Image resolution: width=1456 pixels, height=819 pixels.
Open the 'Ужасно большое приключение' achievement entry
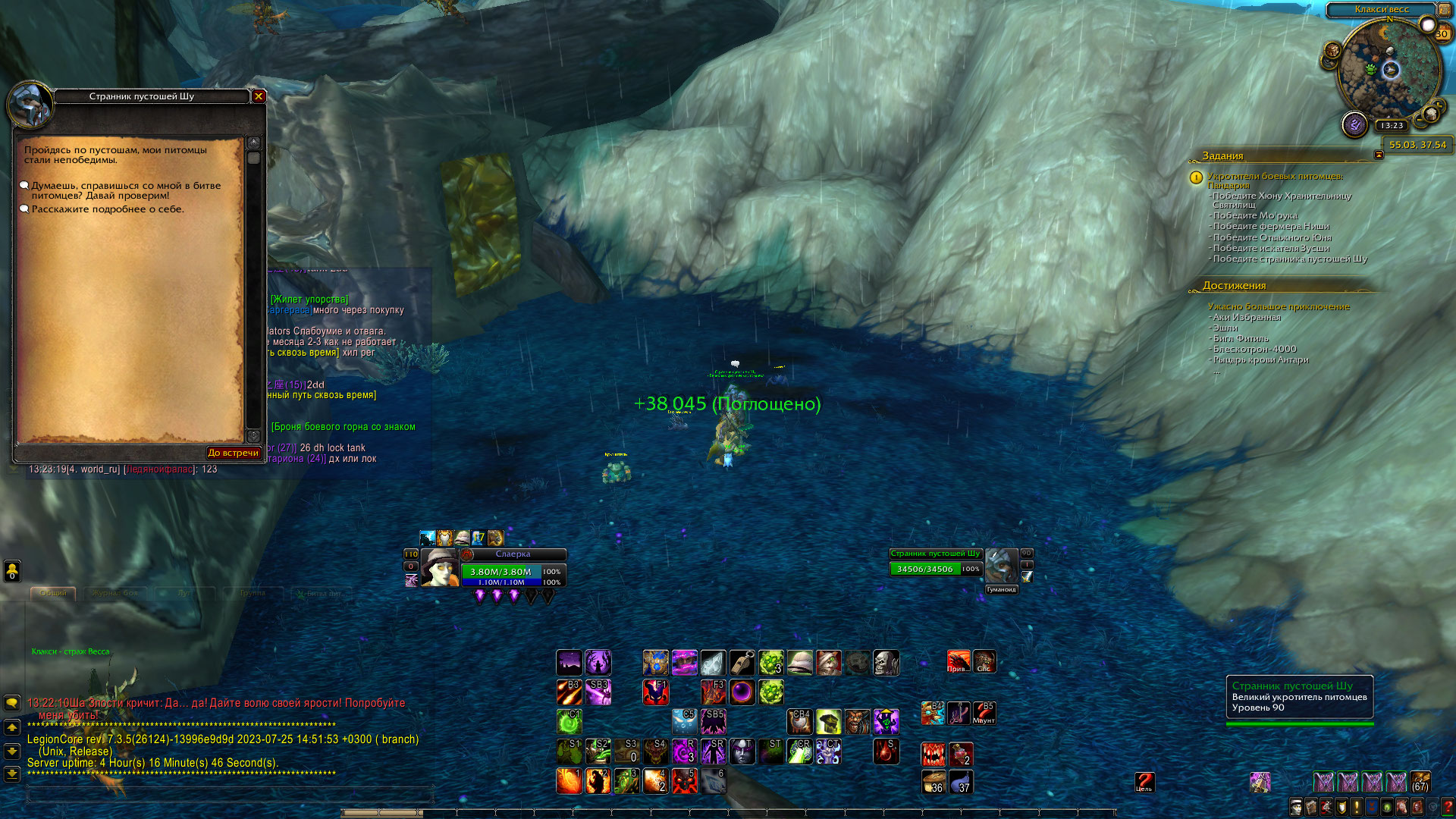pyautogui.click(x=1278, y=306)
